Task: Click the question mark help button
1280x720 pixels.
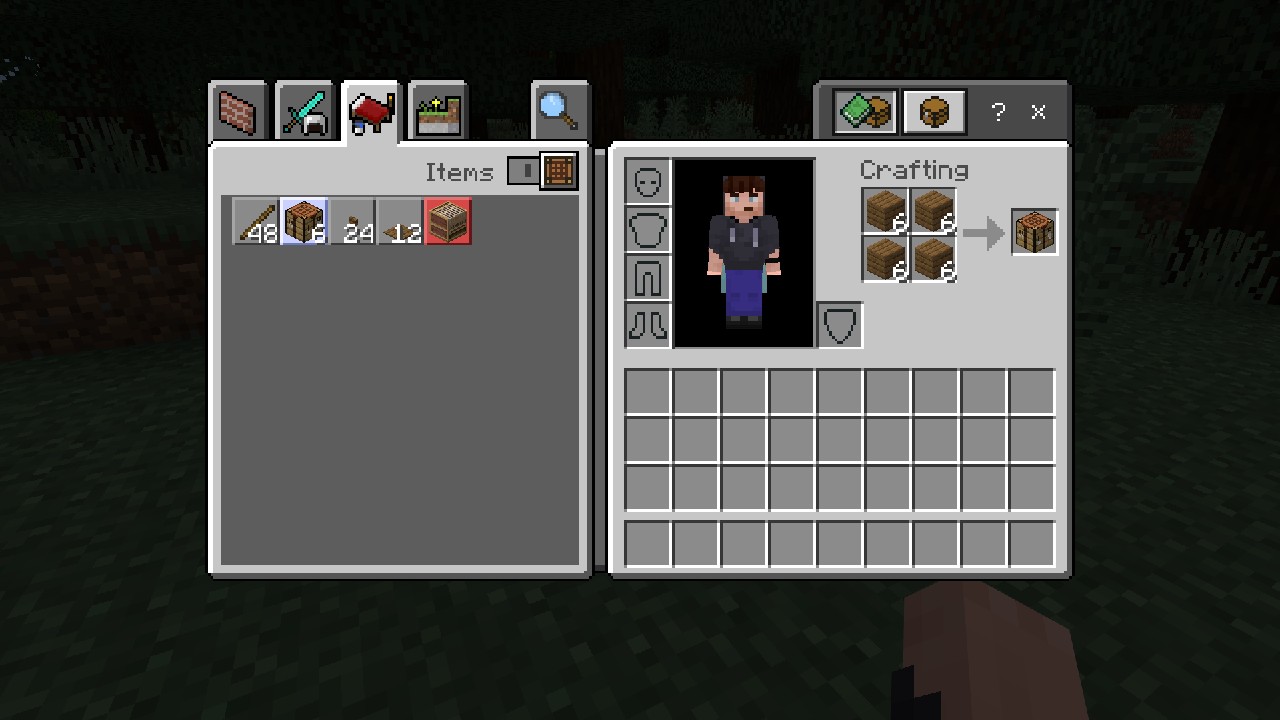Action: tap(997, 112)
